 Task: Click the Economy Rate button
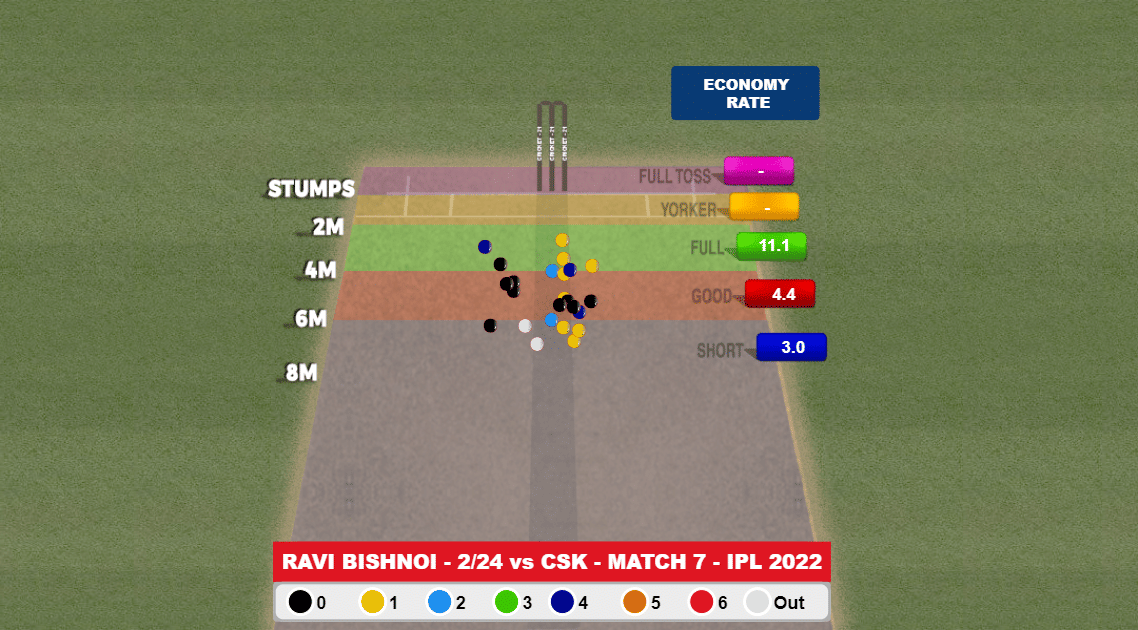745,93
